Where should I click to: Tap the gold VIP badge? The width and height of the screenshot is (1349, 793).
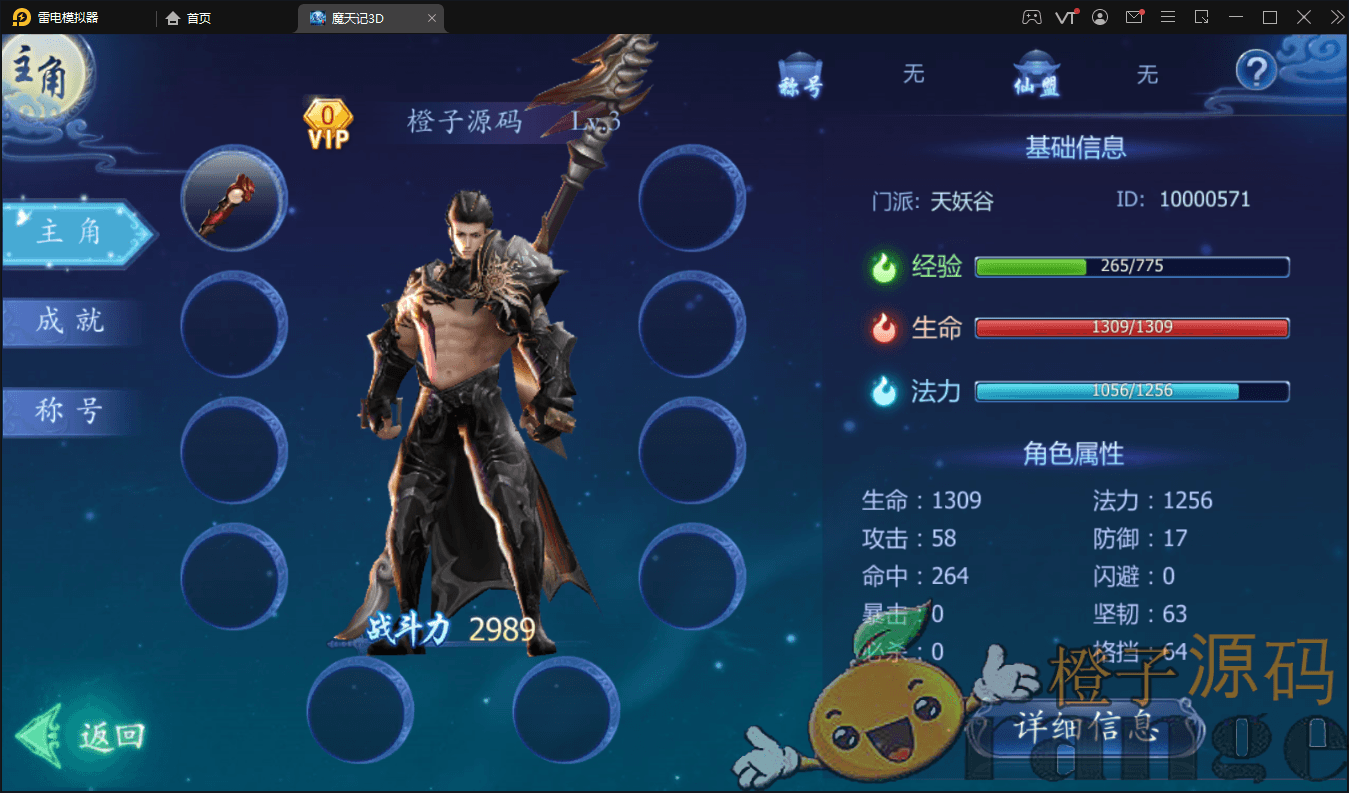[328, 125]
